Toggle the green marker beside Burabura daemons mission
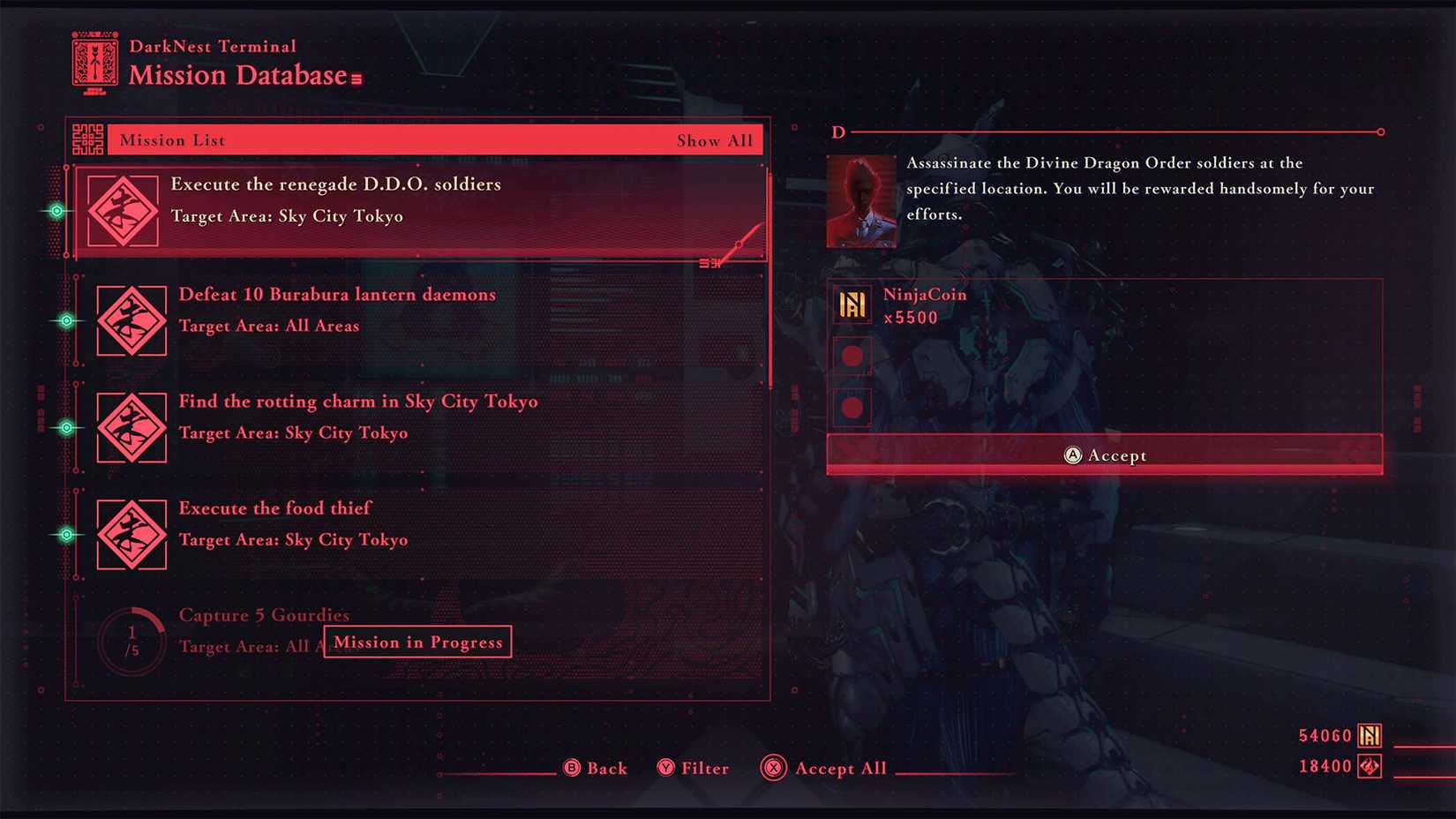The height and width of the screenshot is (819, 1456). 66,320
